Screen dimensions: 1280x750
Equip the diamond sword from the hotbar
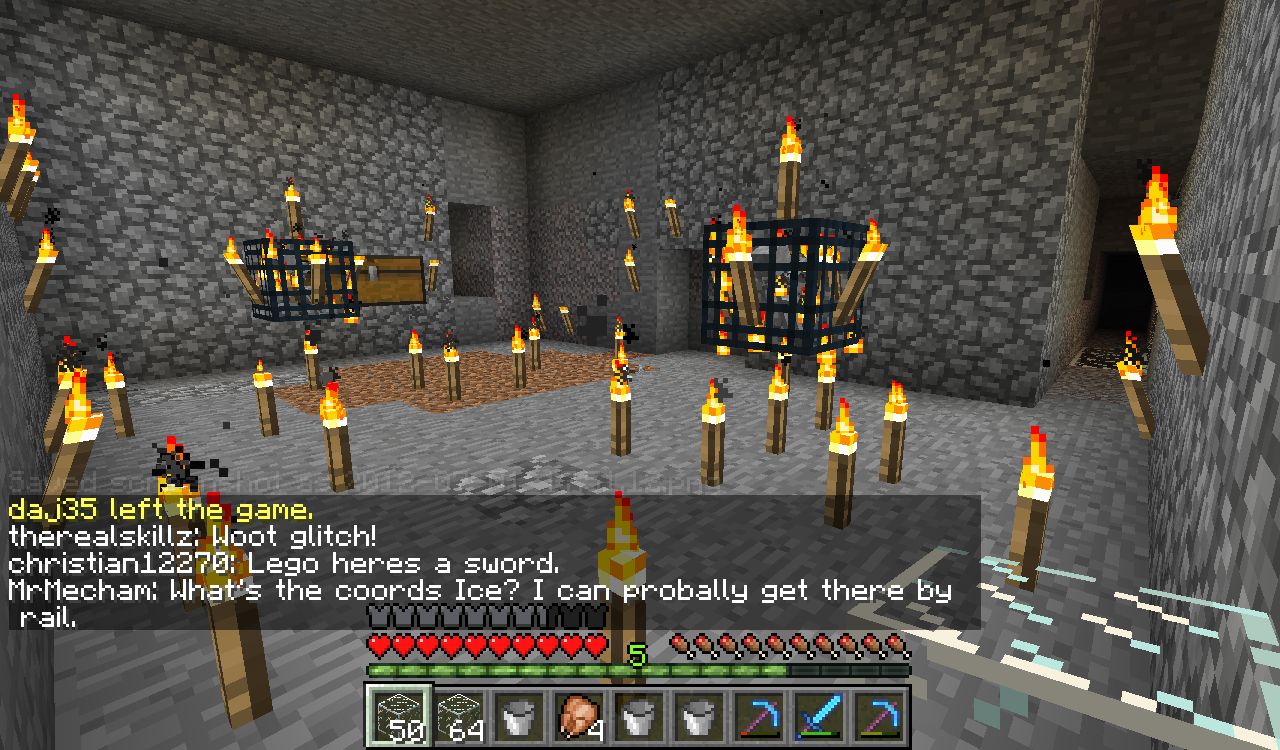pyautogui.click(x=818, y=716)
